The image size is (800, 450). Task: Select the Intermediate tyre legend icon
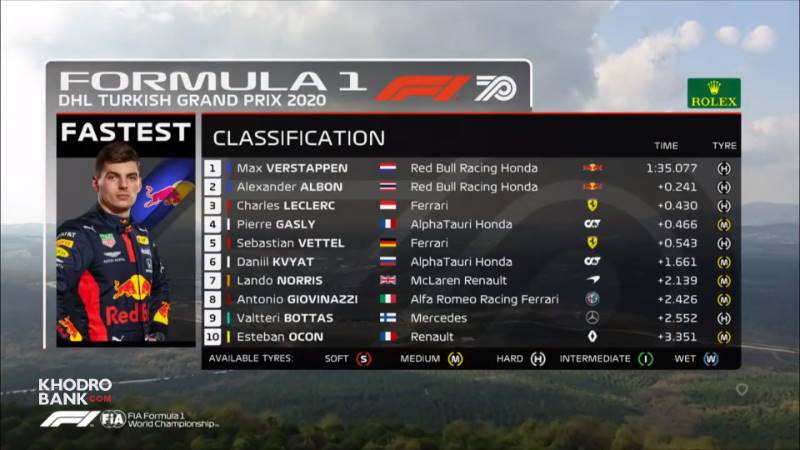click(645, 359)
